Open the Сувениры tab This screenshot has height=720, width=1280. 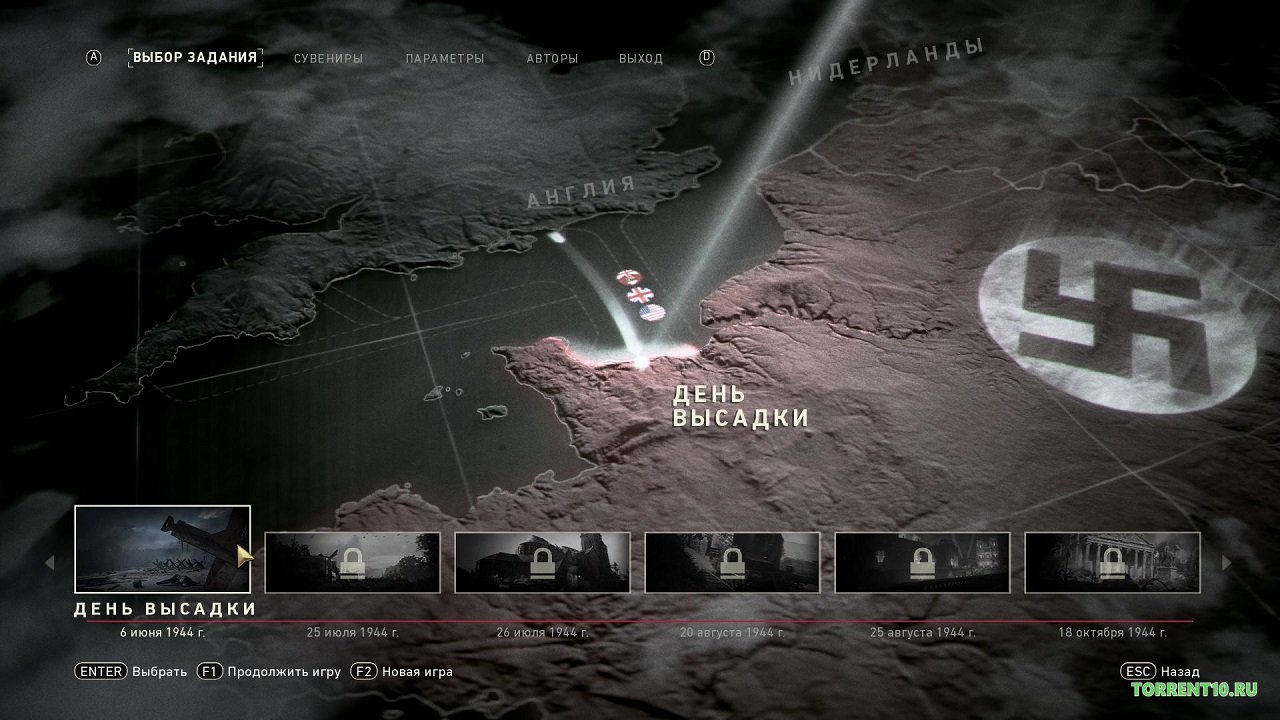click(328, 58)
